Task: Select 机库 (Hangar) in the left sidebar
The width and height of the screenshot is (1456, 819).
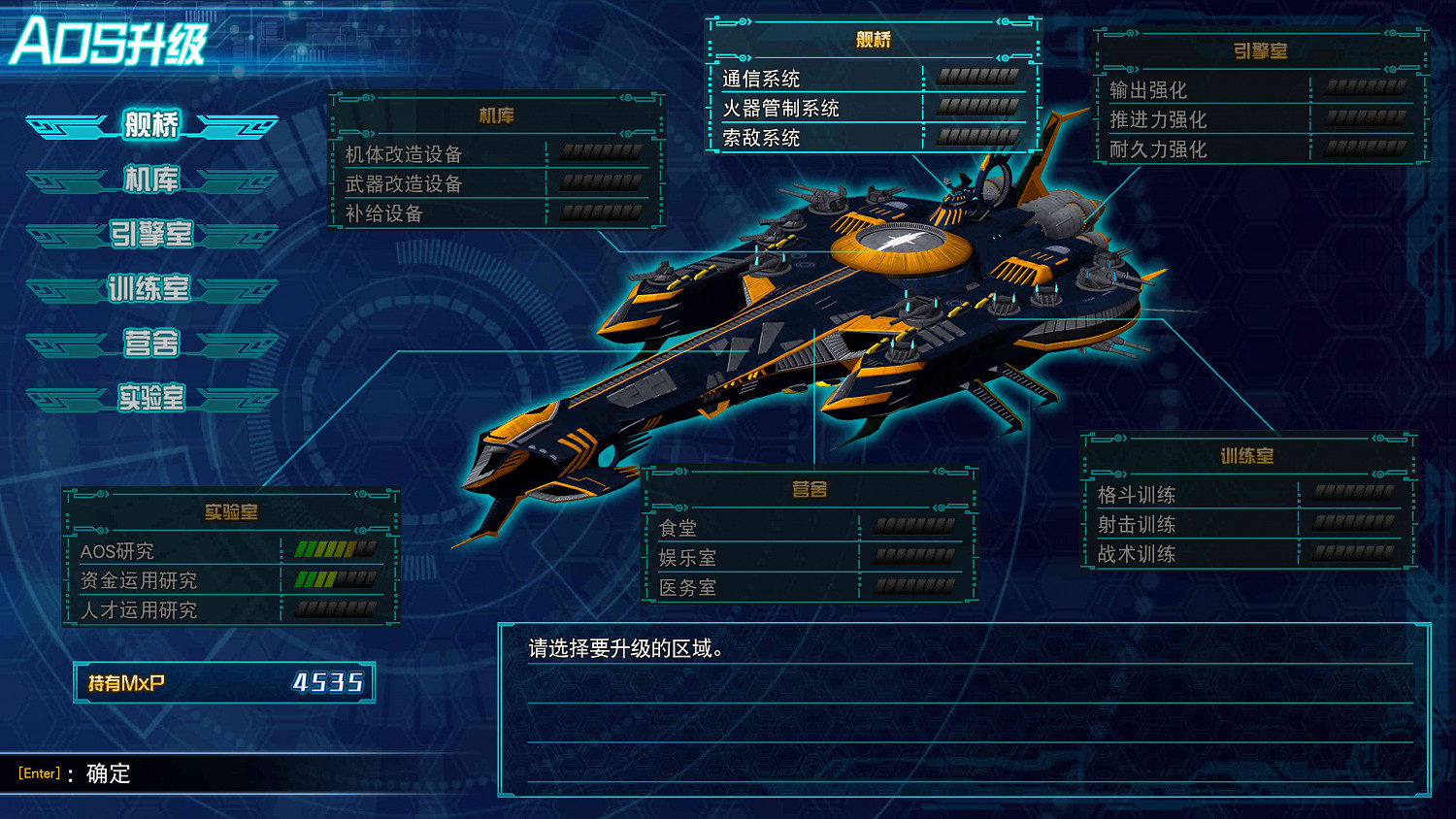Action: pos(150,179)
